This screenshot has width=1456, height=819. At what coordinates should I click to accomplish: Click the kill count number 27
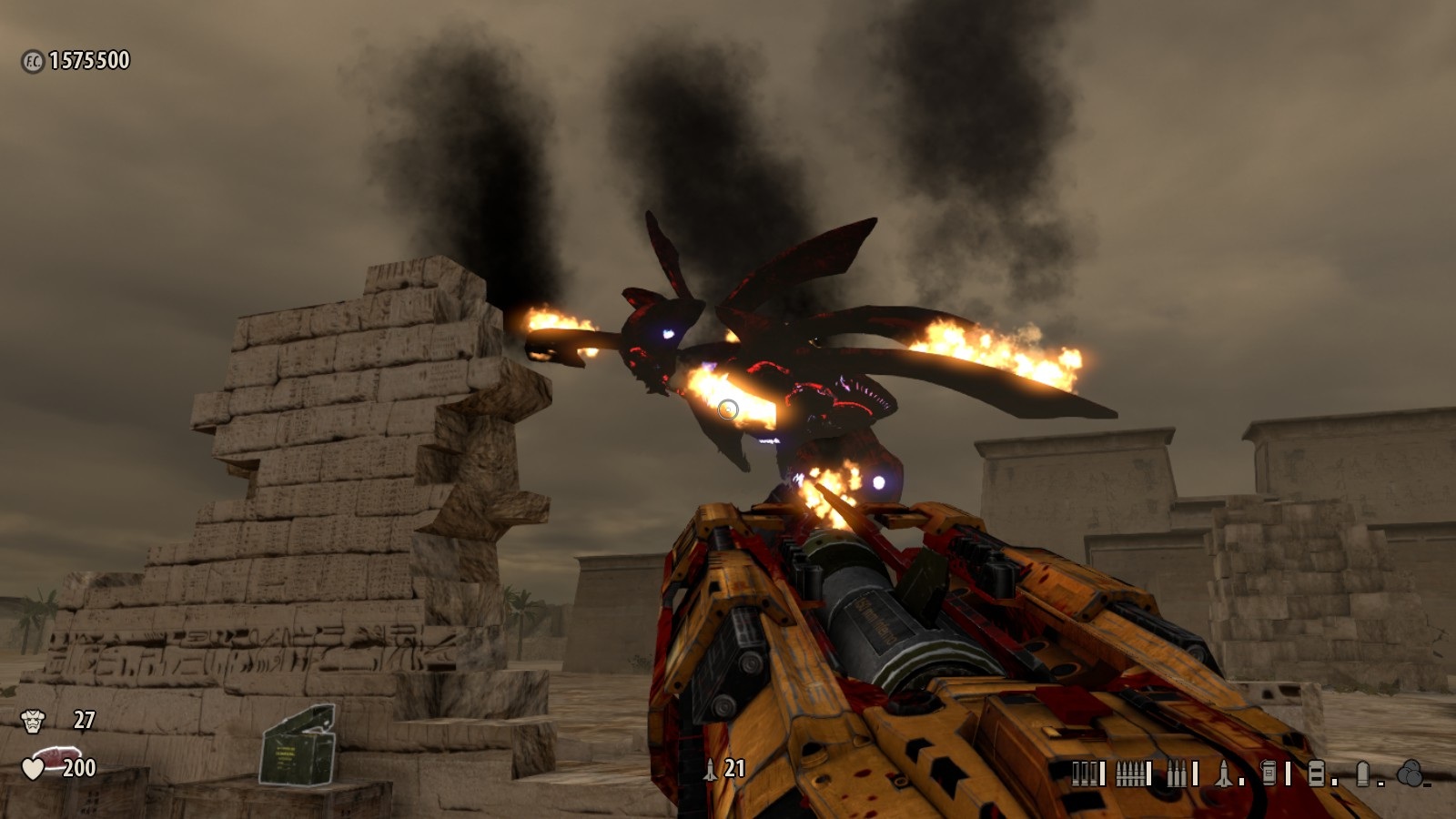click(82, 719)
